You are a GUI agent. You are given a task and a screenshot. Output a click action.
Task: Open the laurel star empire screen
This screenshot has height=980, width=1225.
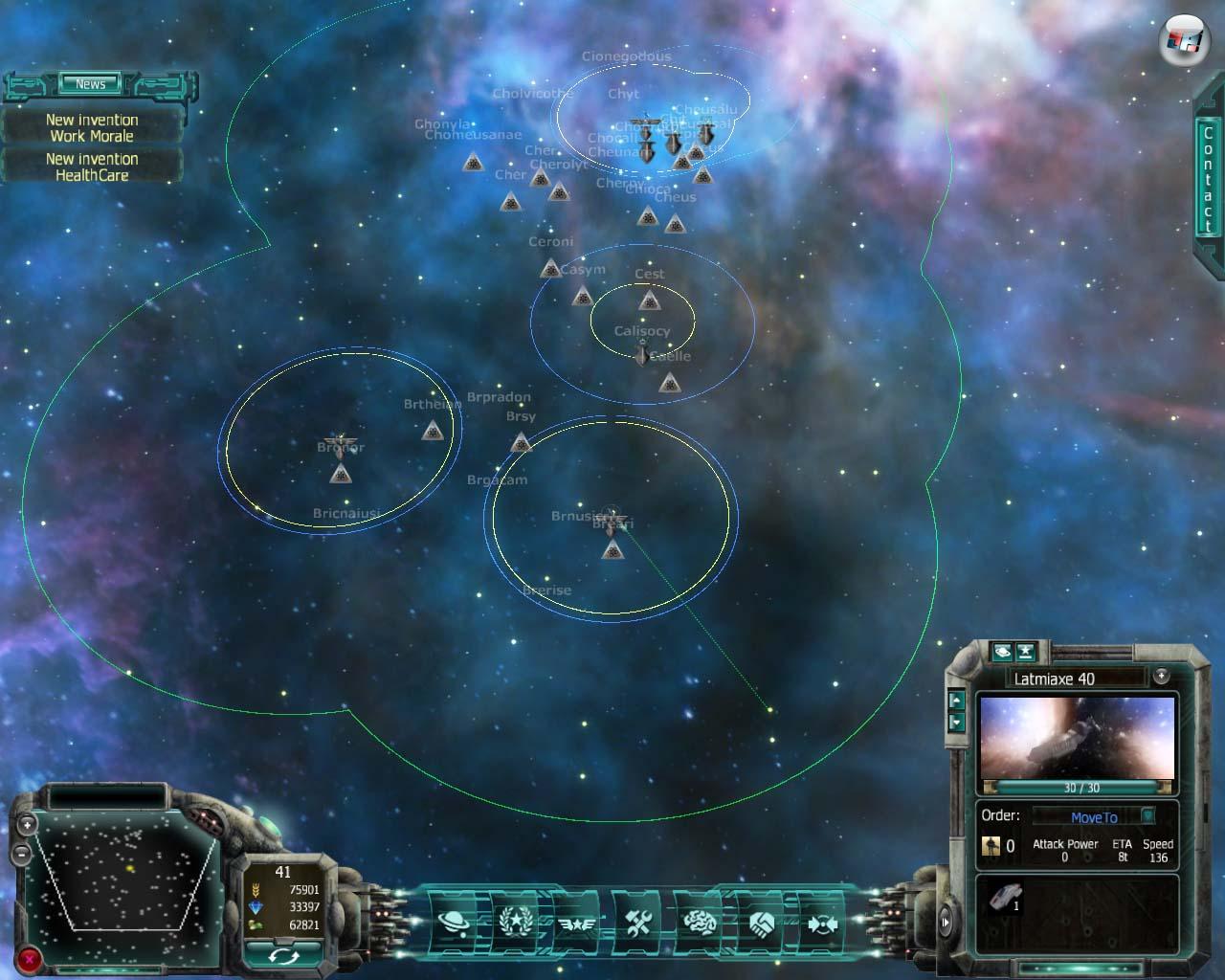point(515,923)
